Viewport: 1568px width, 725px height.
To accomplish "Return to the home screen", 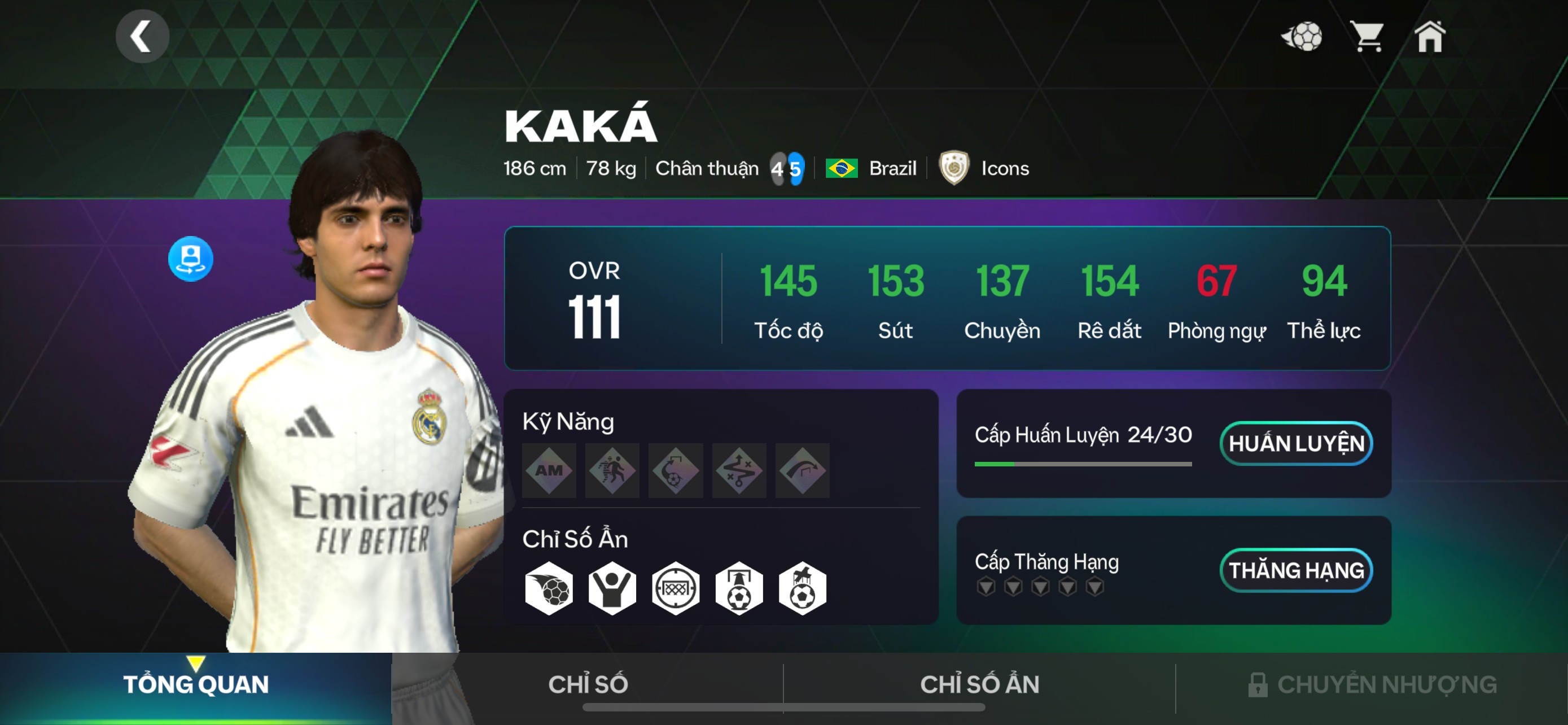I will tap(1430, 37).
